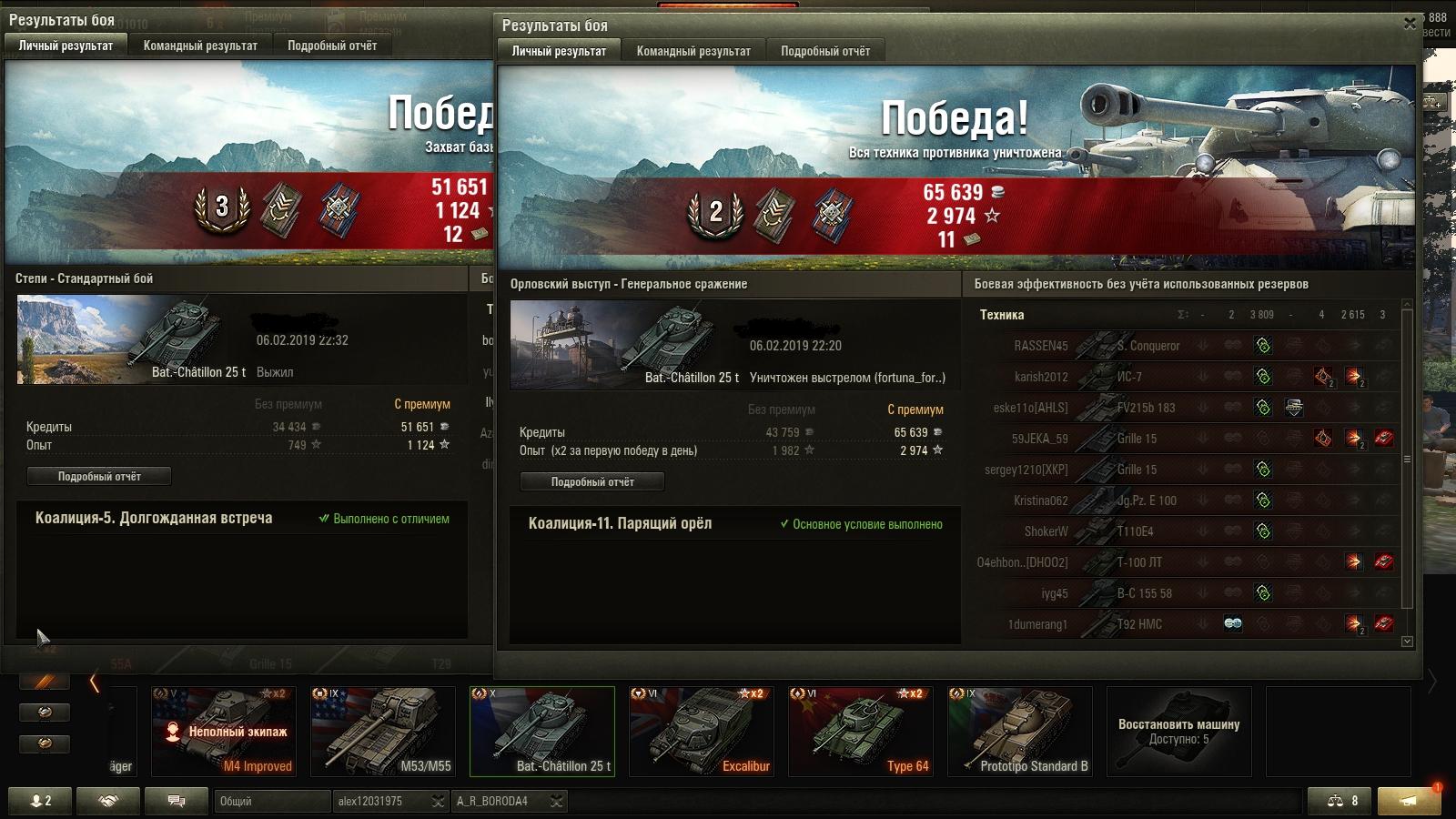The height and width of the screenshot is (819, 1456).
Task: Select player RASSEN45 row in the efficiency list
Action: [1041, 346]
